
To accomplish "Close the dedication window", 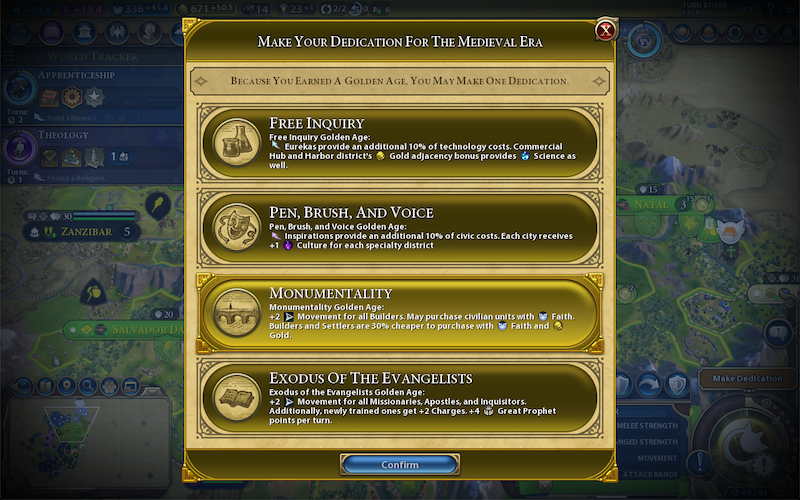I will pos(605,30).
